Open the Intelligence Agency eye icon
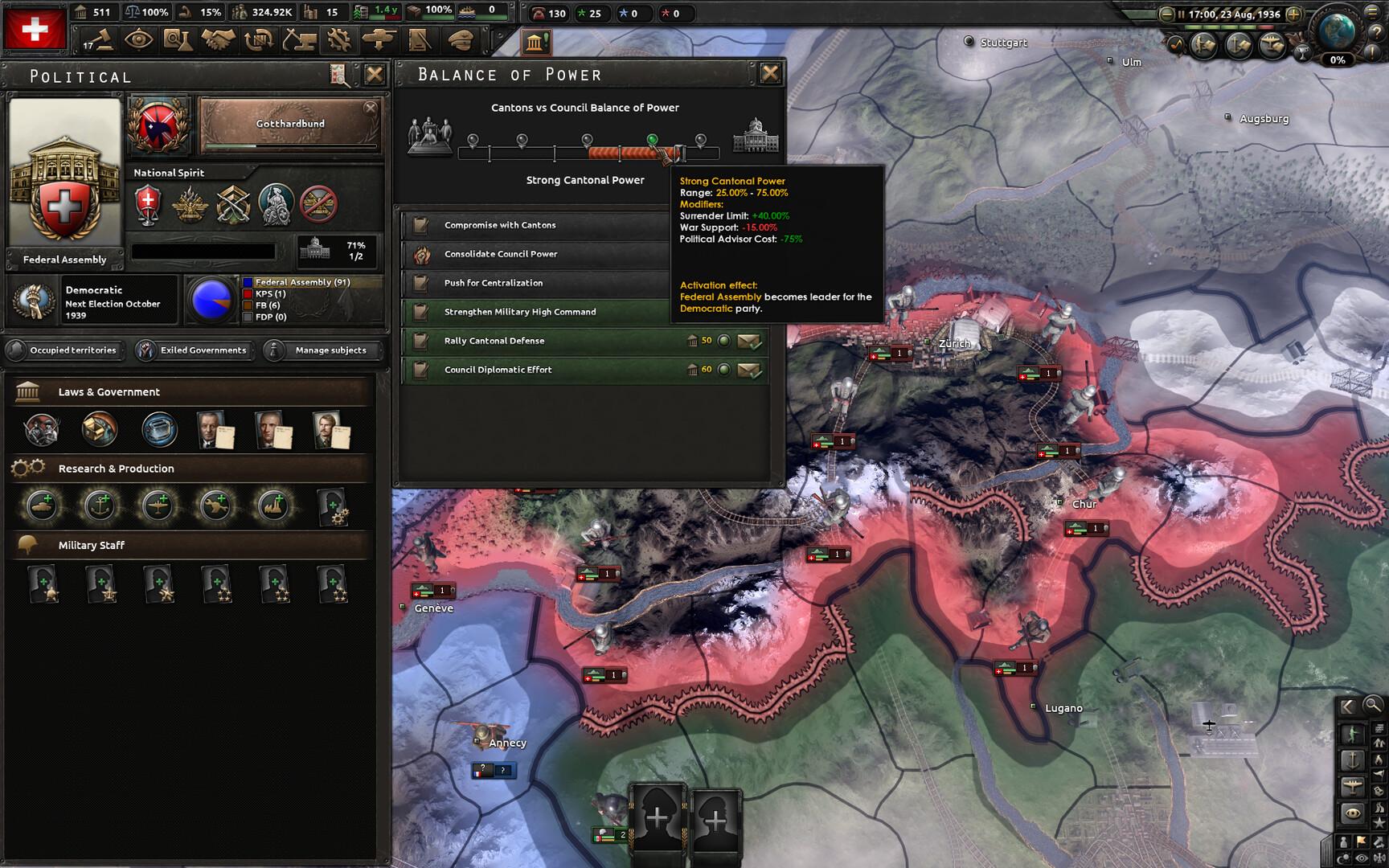This screenshot has height=868, width=1389. (x=139, y=39)
